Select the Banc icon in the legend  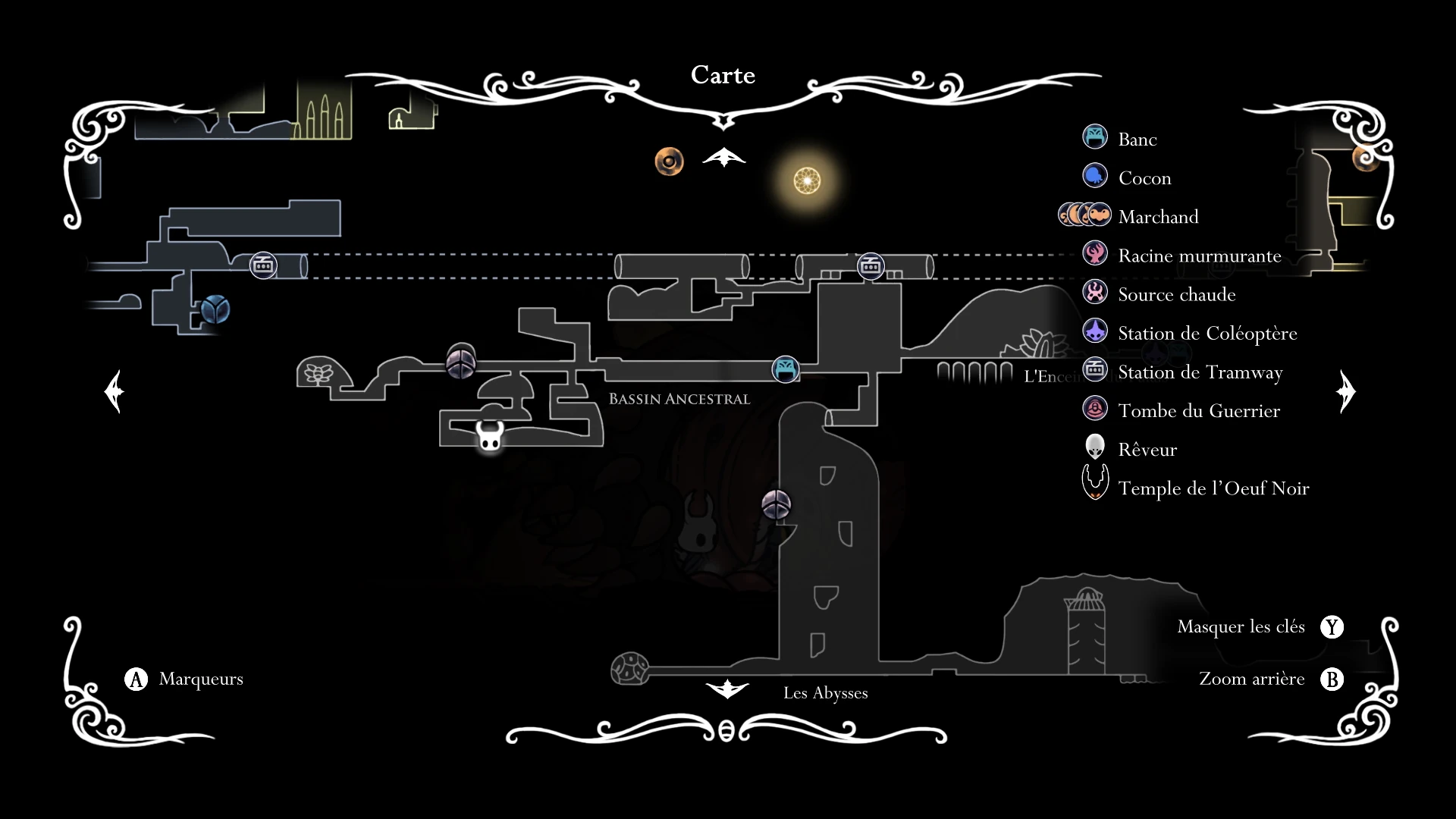point(1095,138)
